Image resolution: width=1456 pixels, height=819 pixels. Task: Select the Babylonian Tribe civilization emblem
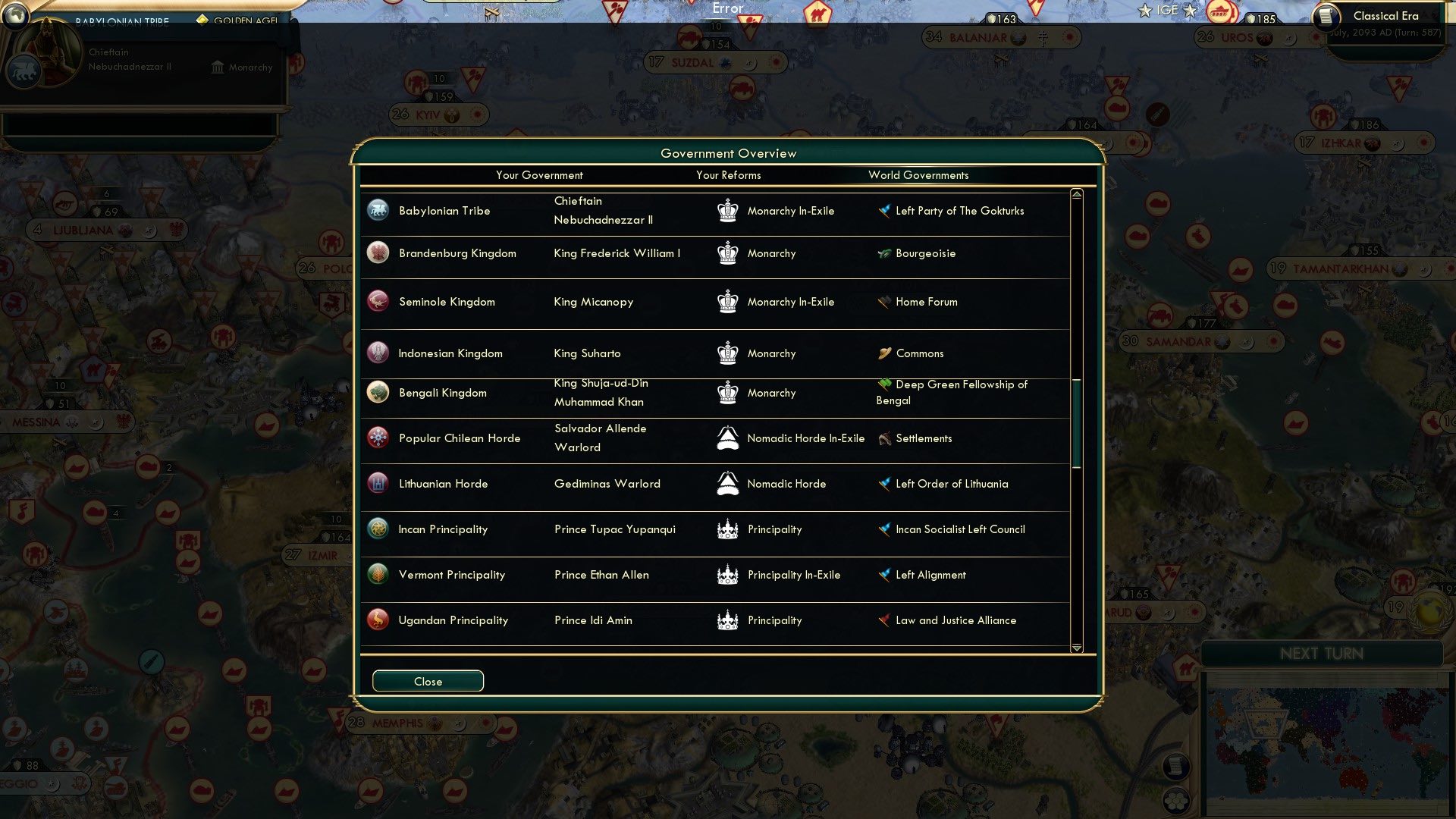tap(378, 210)
